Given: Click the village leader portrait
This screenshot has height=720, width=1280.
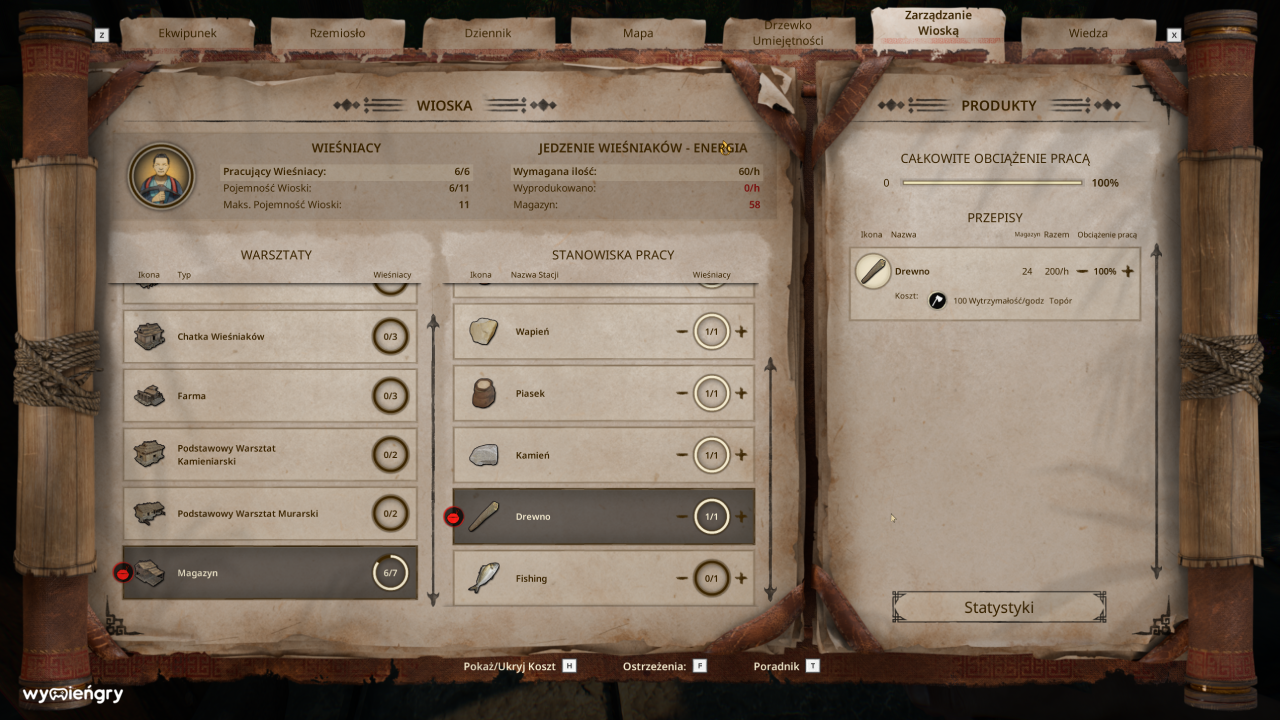Looking at the screenshot, I should coord(162,176).
